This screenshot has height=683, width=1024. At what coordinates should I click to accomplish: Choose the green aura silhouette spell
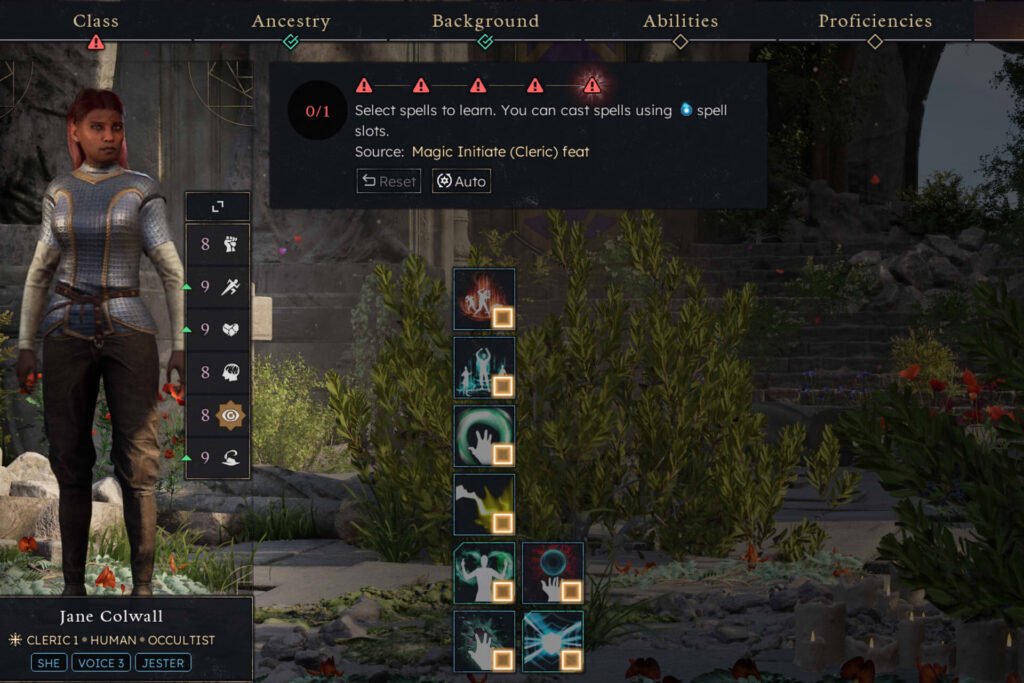pos(484,573)
